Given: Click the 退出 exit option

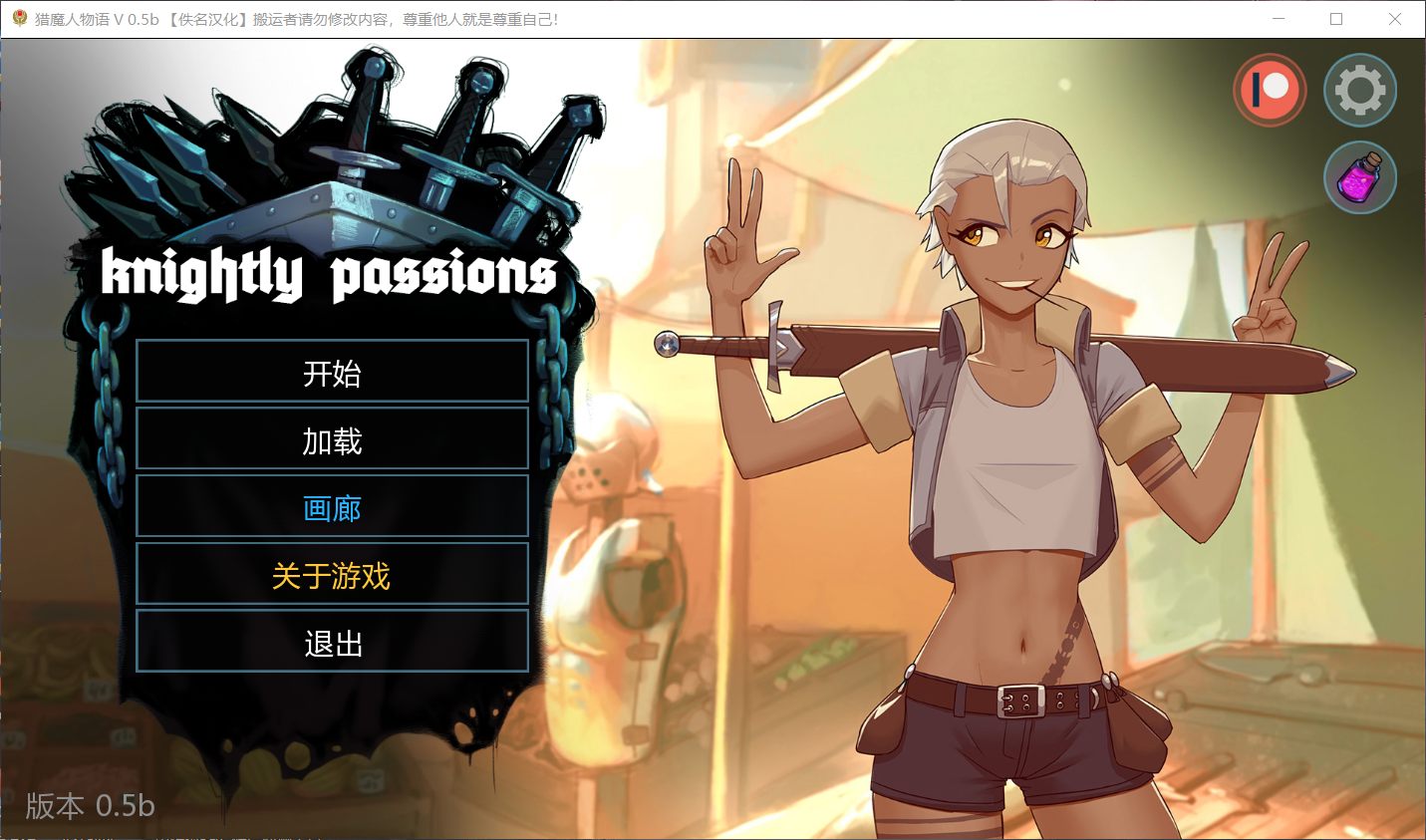Looking at the screenshot, I should (x=332, y=644).
